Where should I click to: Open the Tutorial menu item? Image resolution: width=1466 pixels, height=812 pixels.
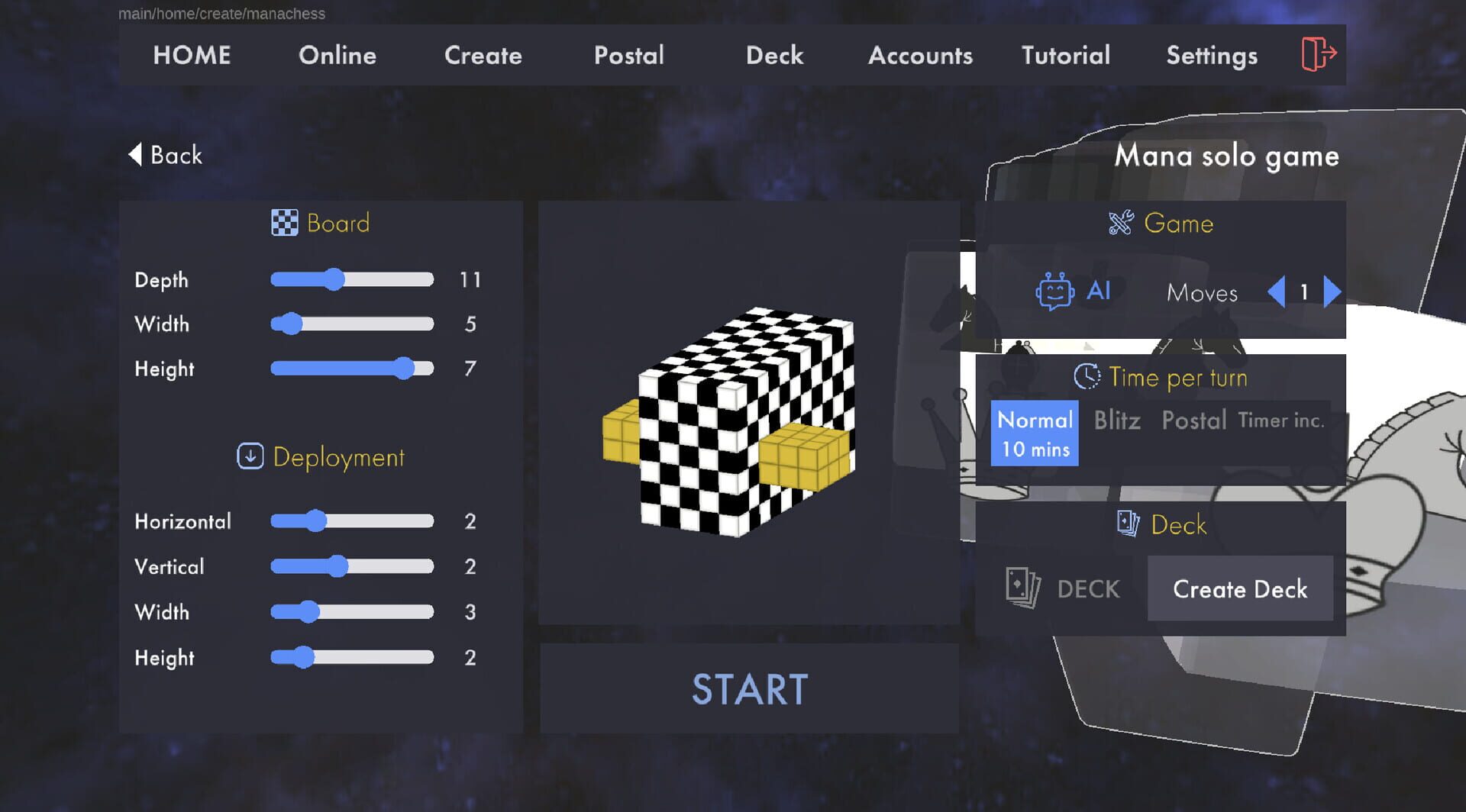tap(1065, 55)
